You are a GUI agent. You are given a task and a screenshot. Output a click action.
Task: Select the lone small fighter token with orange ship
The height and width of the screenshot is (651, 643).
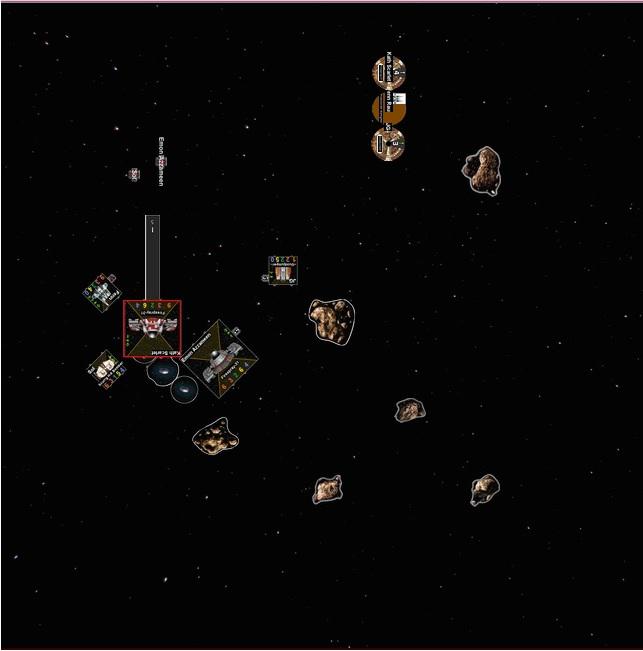point(283,271)
